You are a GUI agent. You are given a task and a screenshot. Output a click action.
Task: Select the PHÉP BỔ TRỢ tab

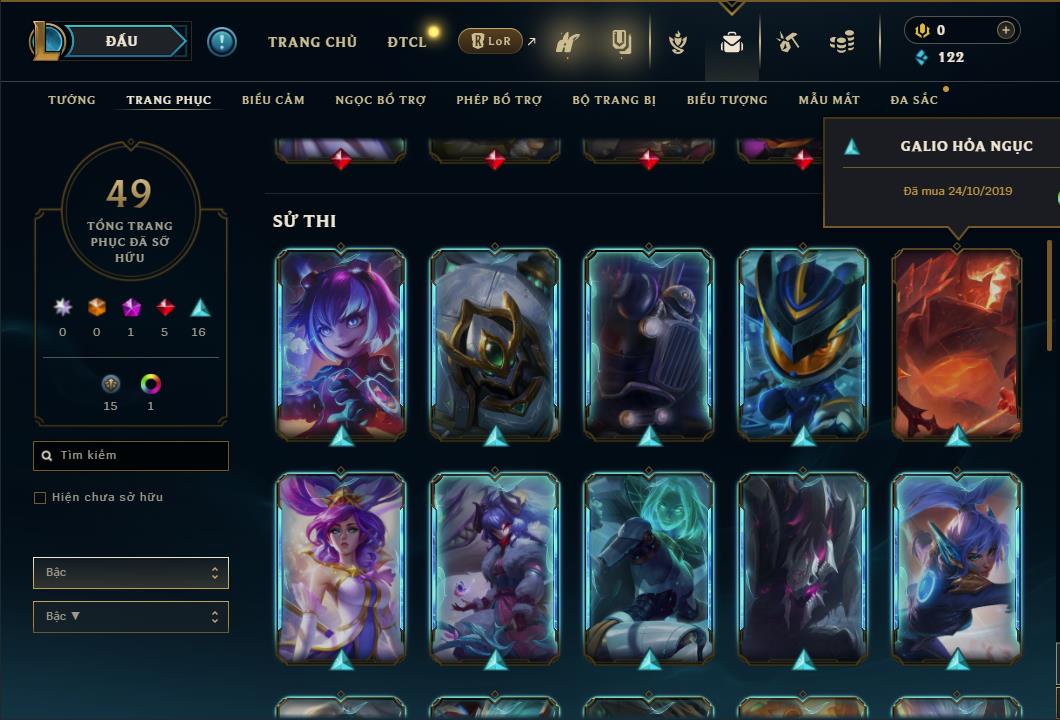tap(499, 100)
